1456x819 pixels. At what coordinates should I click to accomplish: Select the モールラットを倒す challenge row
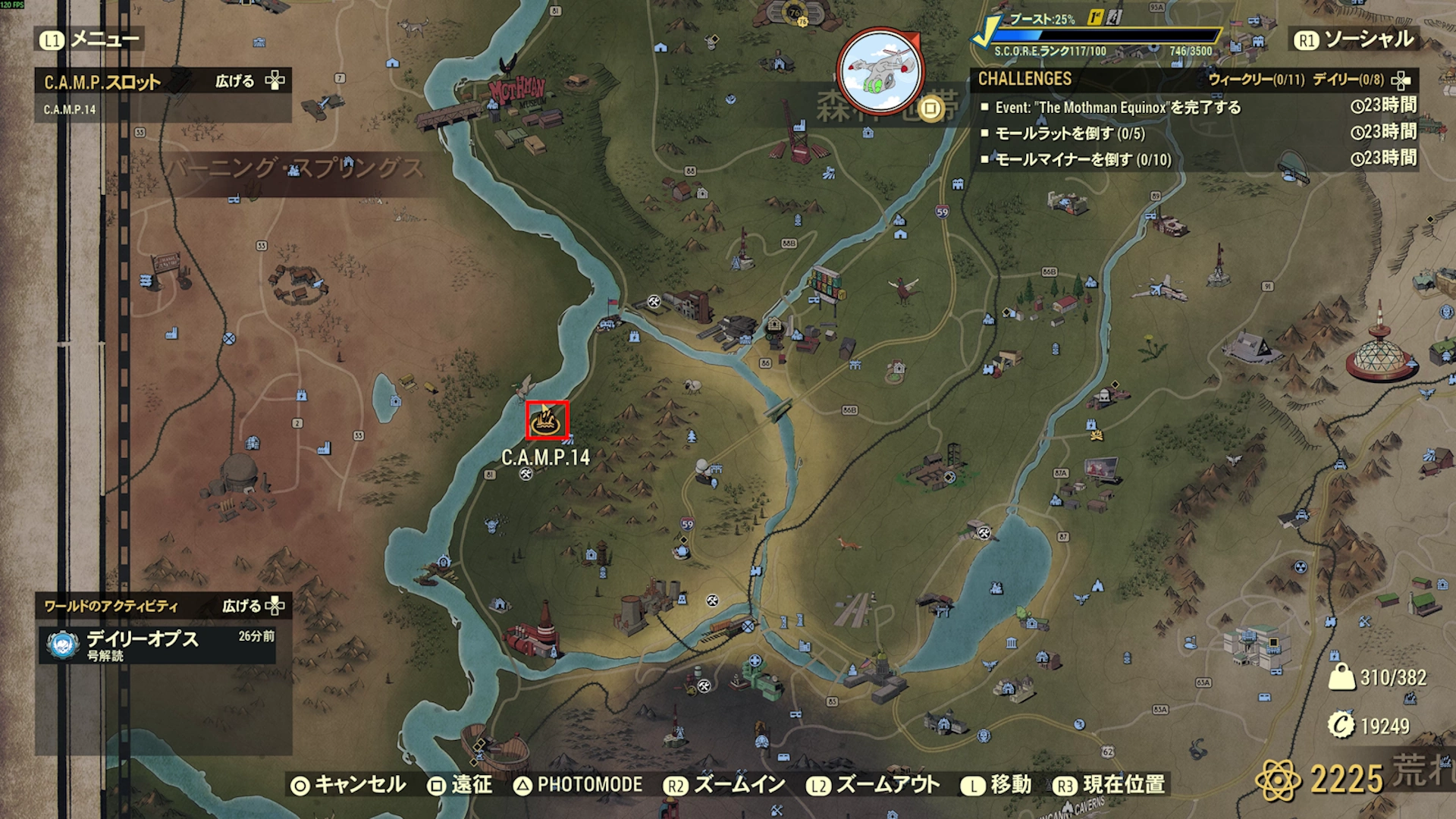(x=1069, y=134)
